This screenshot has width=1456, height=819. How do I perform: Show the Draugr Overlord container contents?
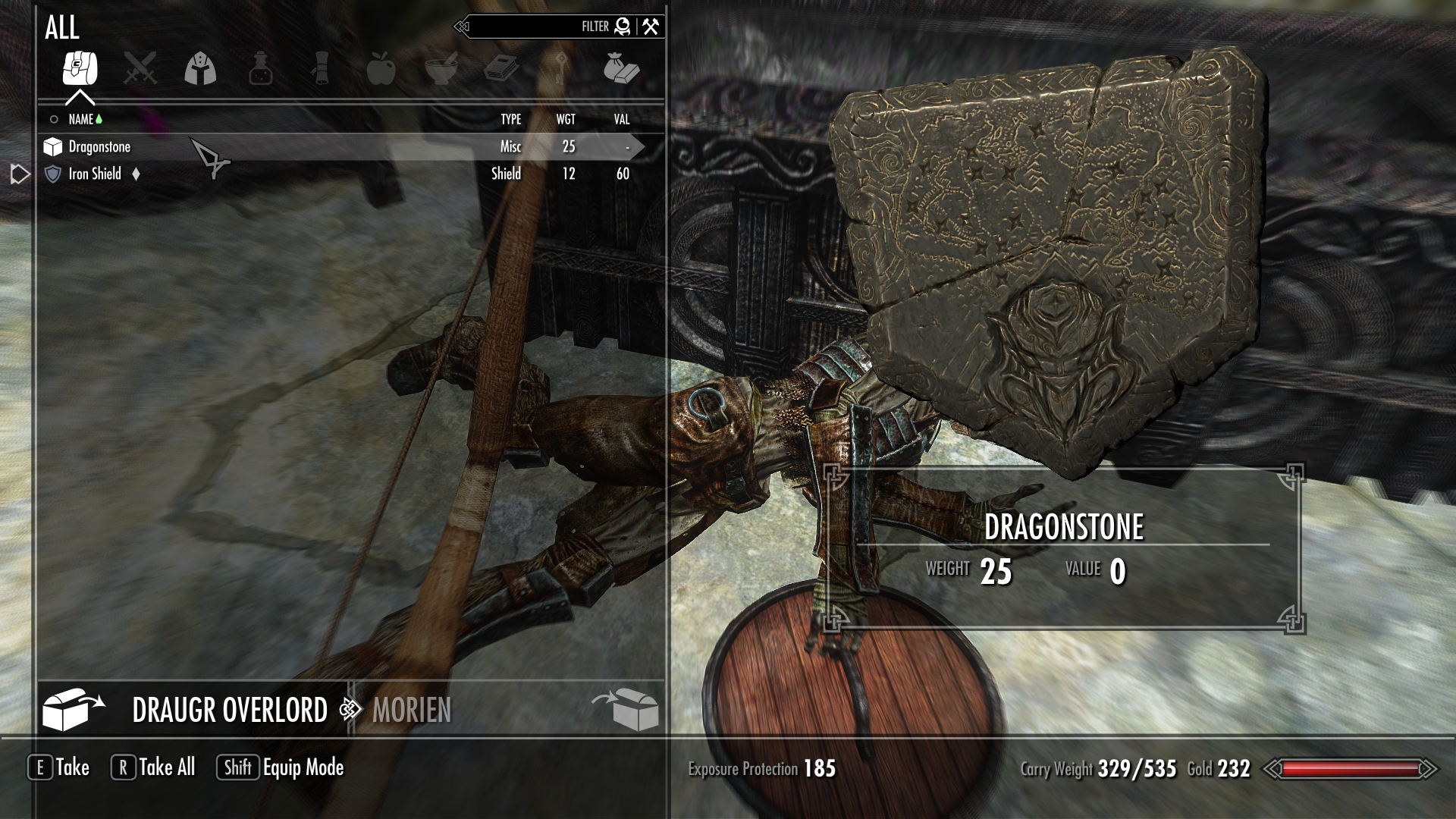point(229,710)
